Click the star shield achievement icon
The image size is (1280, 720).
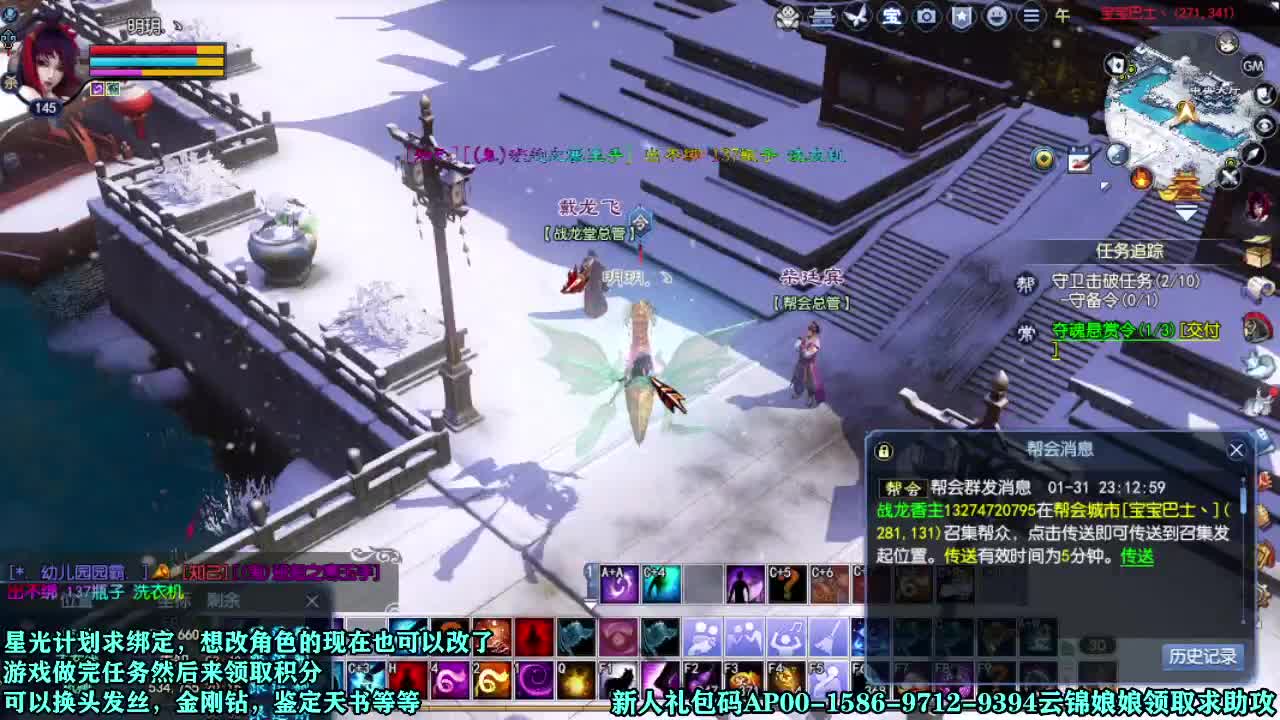pyautogui.click(x=963, y=17)
